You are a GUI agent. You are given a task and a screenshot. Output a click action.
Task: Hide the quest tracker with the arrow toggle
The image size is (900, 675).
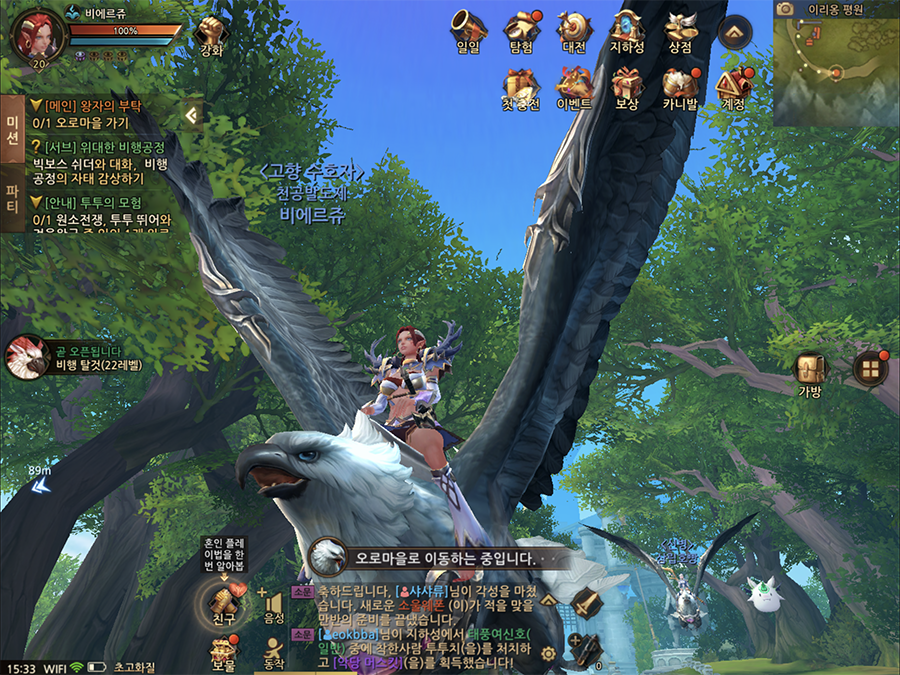[190, 115]
